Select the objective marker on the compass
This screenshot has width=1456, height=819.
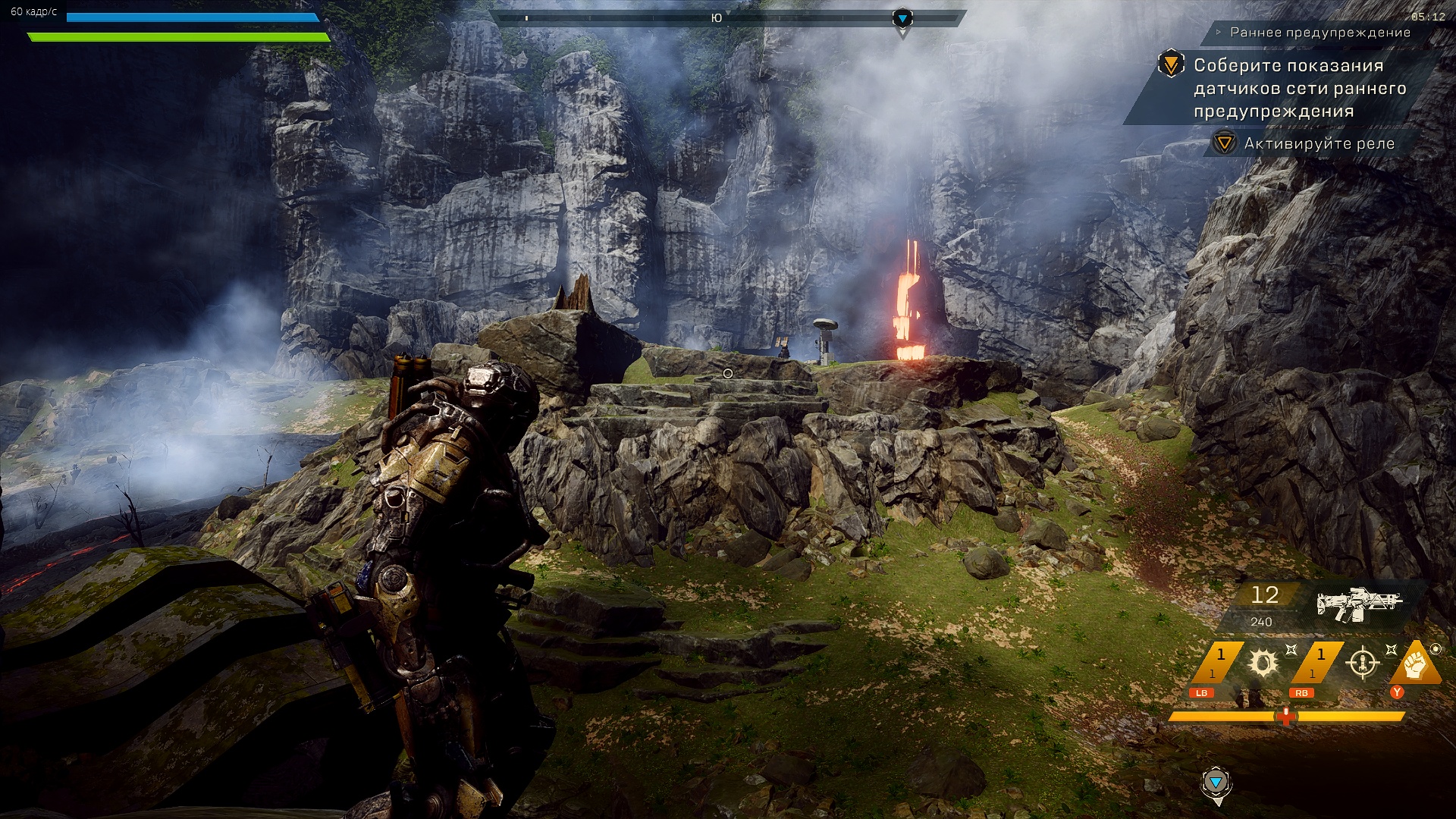point(902,18)
